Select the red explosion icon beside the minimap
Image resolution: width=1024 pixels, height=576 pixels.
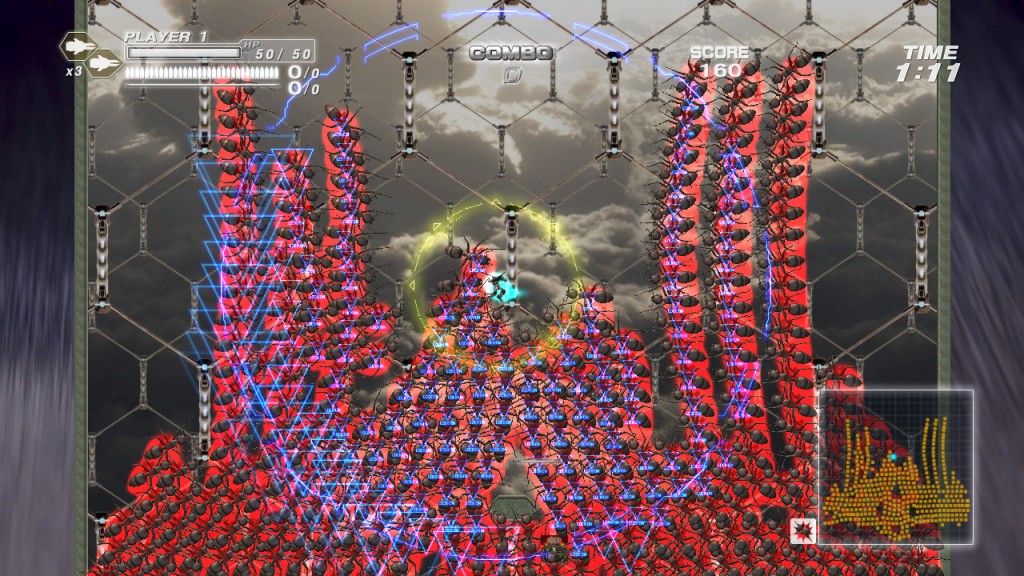pyautogui.click(x=801, y=531)
